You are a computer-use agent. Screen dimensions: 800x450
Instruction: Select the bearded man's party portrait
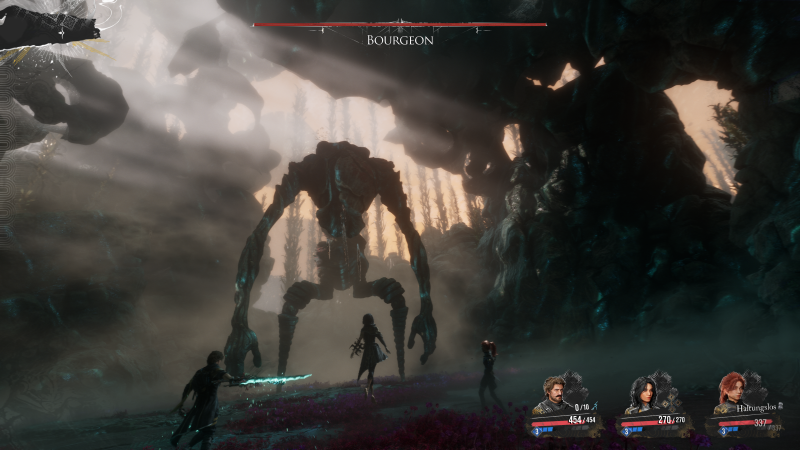tap(556, 393)
